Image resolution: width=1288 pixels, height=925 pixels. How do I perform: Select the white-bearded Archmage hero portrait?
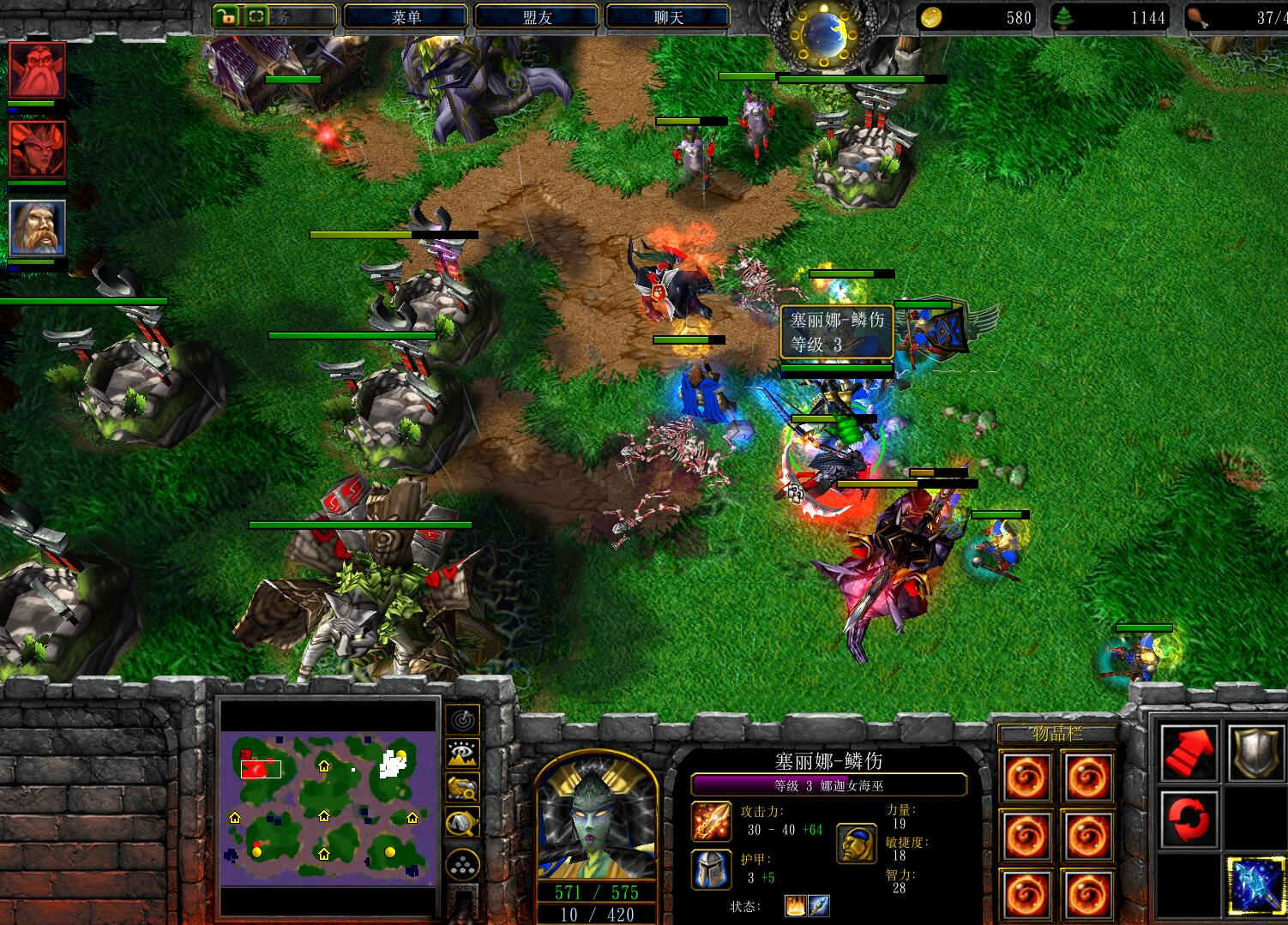pos(37,228)
